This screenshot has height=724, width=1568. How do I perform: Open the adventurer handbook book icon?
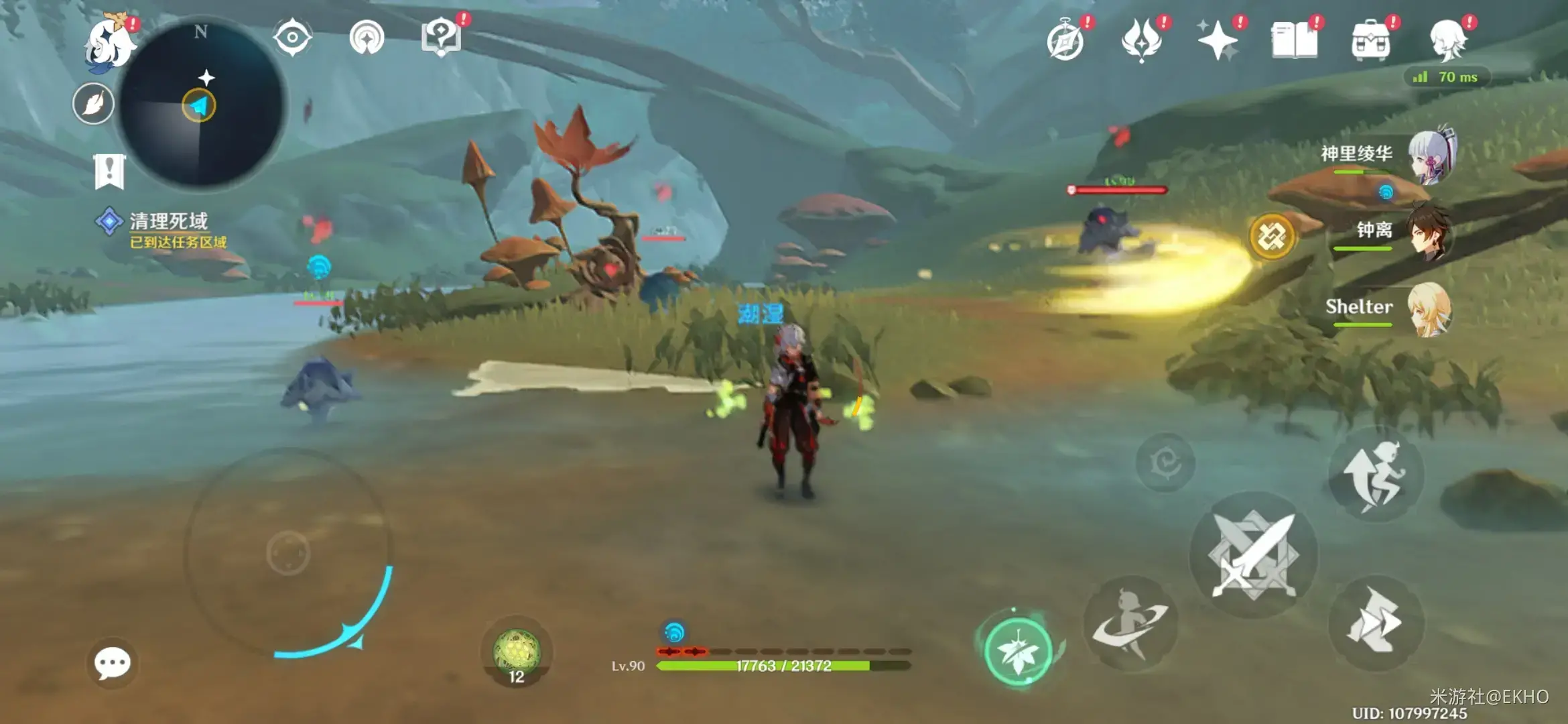click(x=1294, y=40)
